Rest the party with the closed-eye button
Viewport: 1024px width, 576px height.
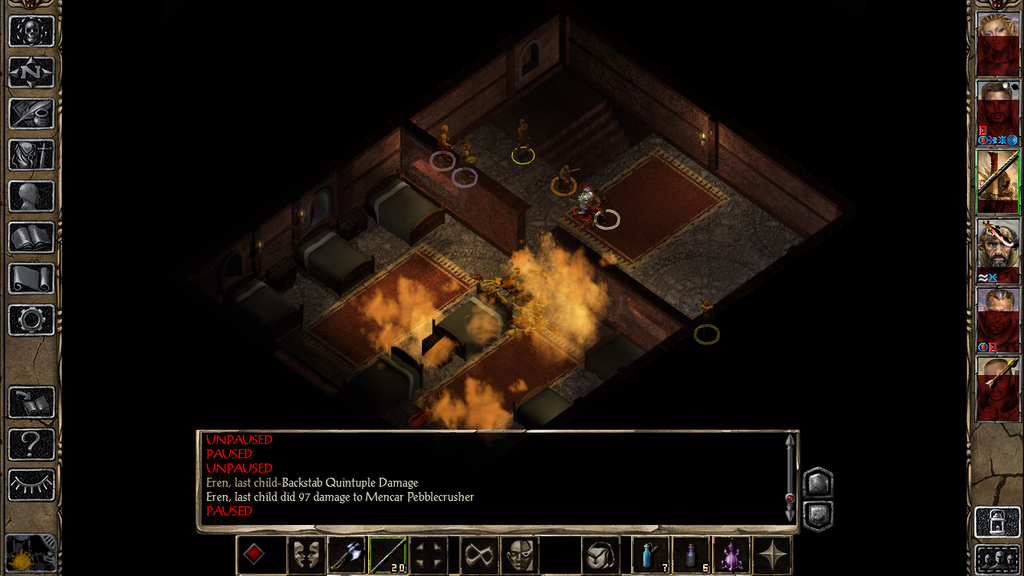(x=31, y=484)
